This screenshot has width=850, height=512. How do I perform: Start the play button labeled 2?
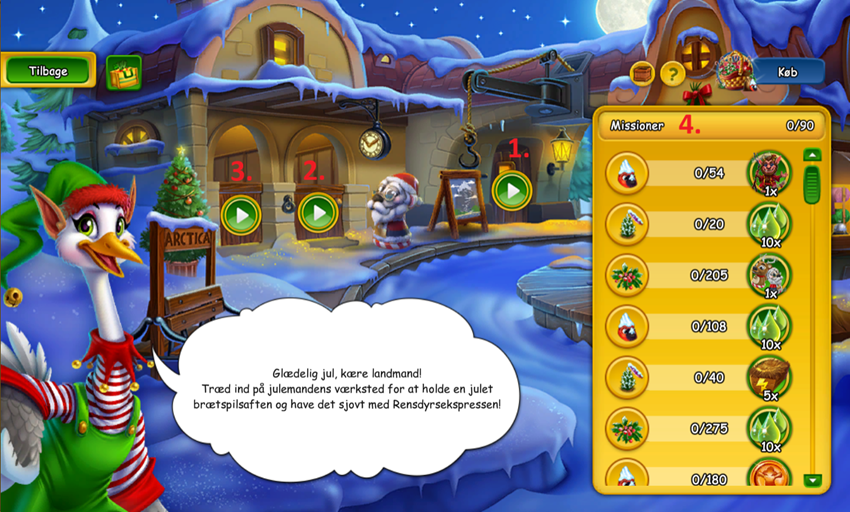pyautogui.click(x=318, y=212)
